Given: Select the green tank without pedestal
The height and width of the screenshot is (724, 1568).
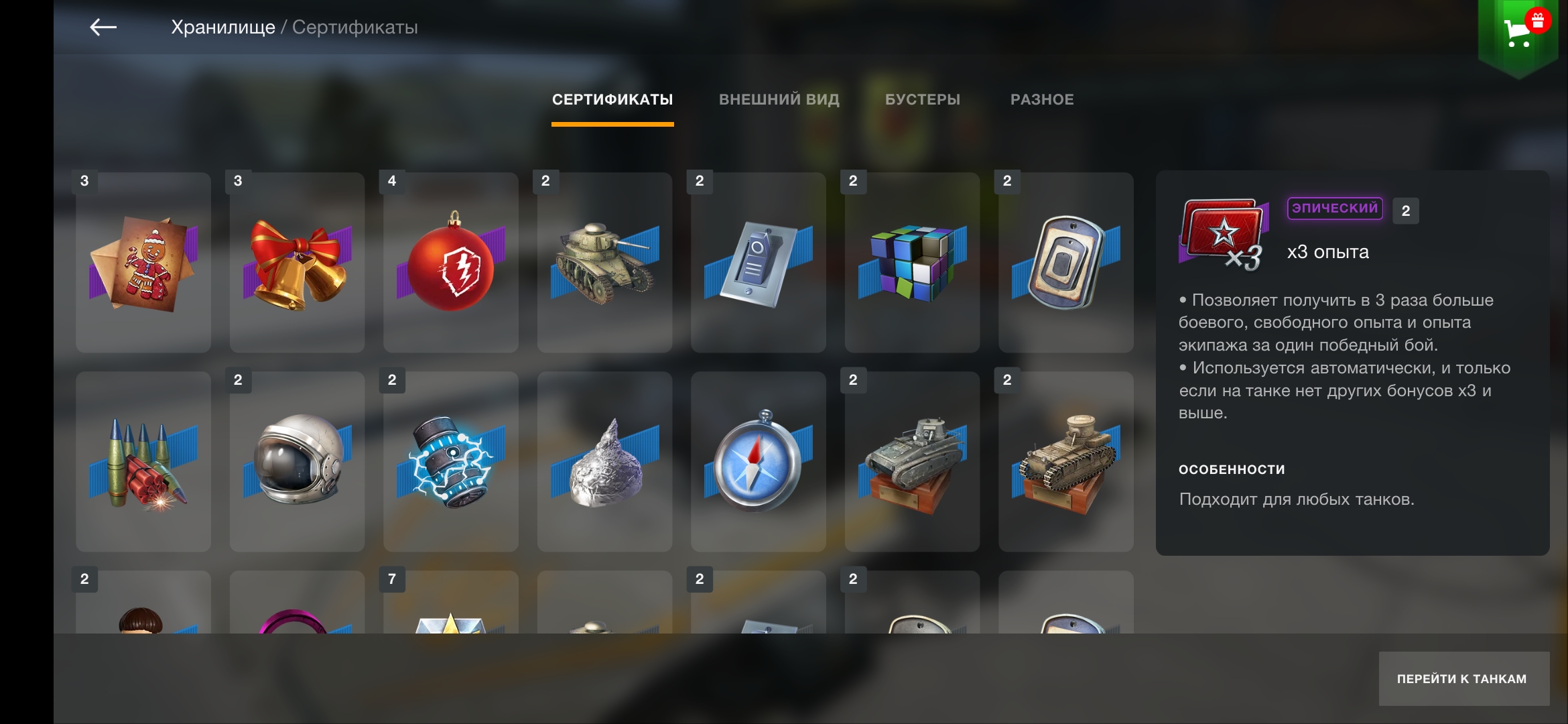Looking at the screenshot, I should tap(604, 263).
